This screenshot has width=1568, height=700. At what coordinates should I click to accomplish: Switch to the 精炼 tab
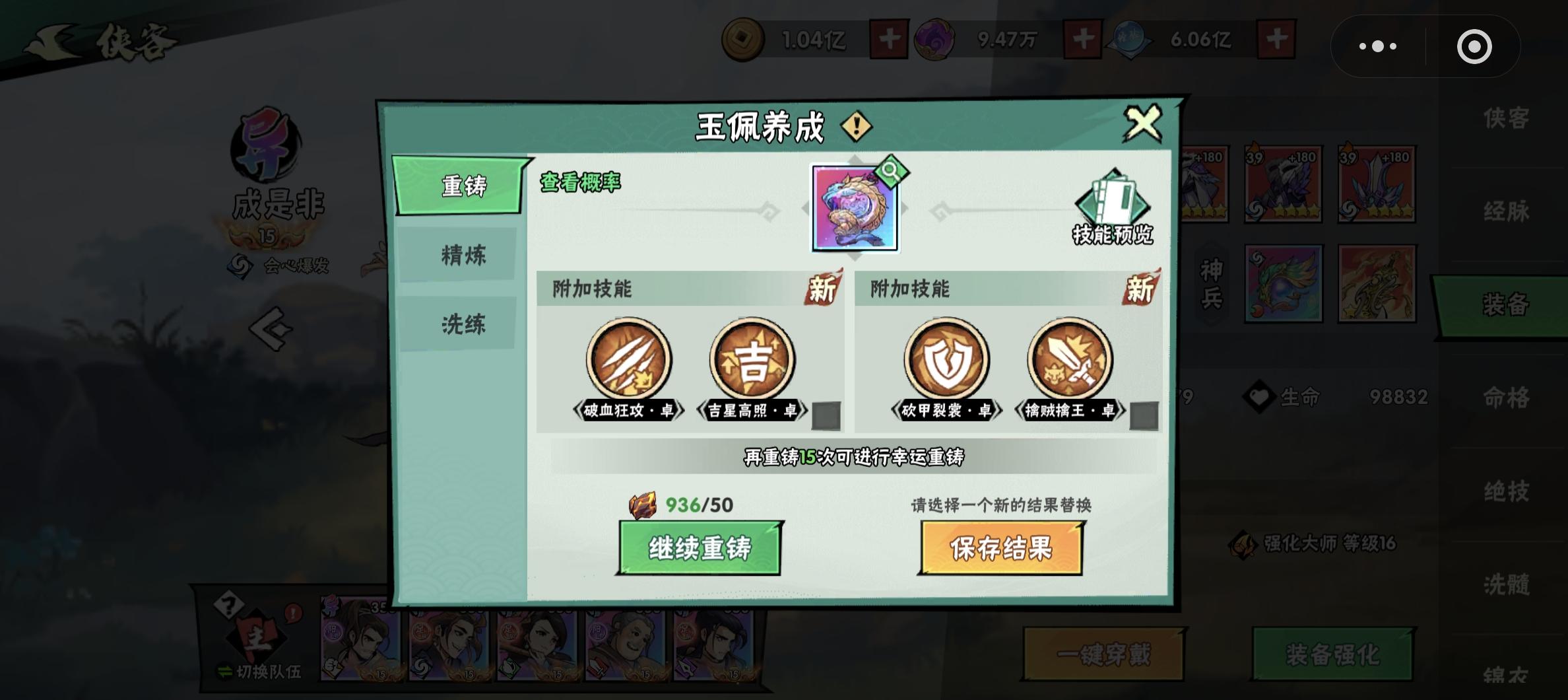coord(462,256)
